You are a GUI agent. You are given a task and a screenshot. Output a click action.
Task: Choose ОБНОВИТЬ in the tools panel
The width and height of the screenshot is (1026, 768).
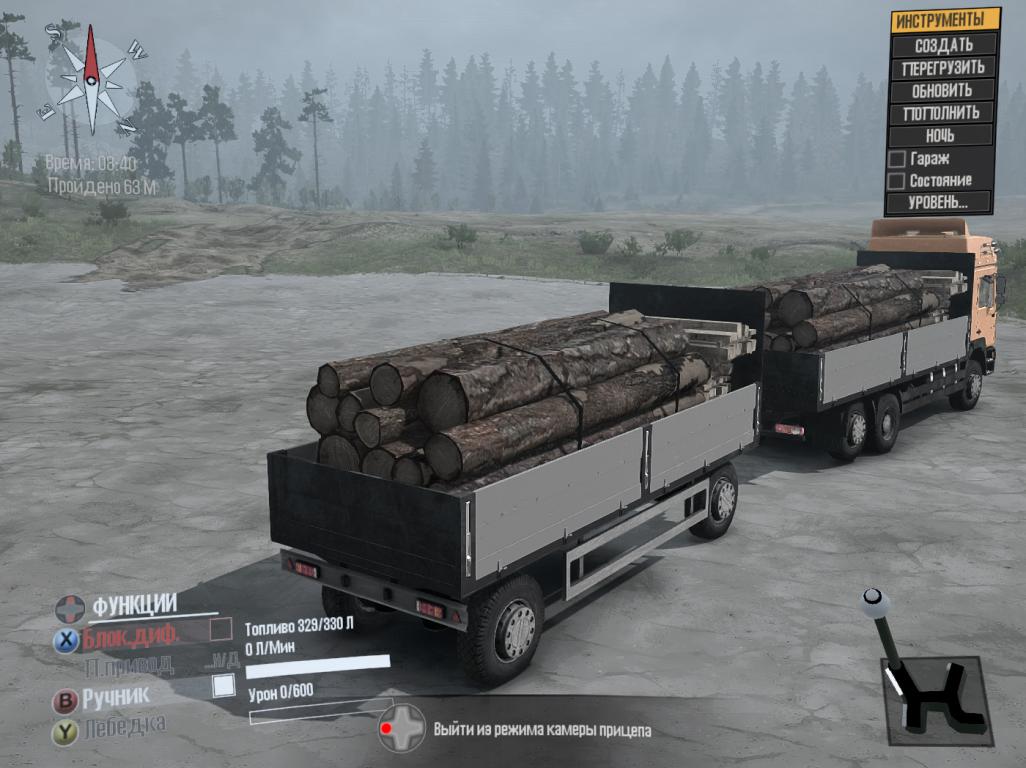click(x=941, y=90)
